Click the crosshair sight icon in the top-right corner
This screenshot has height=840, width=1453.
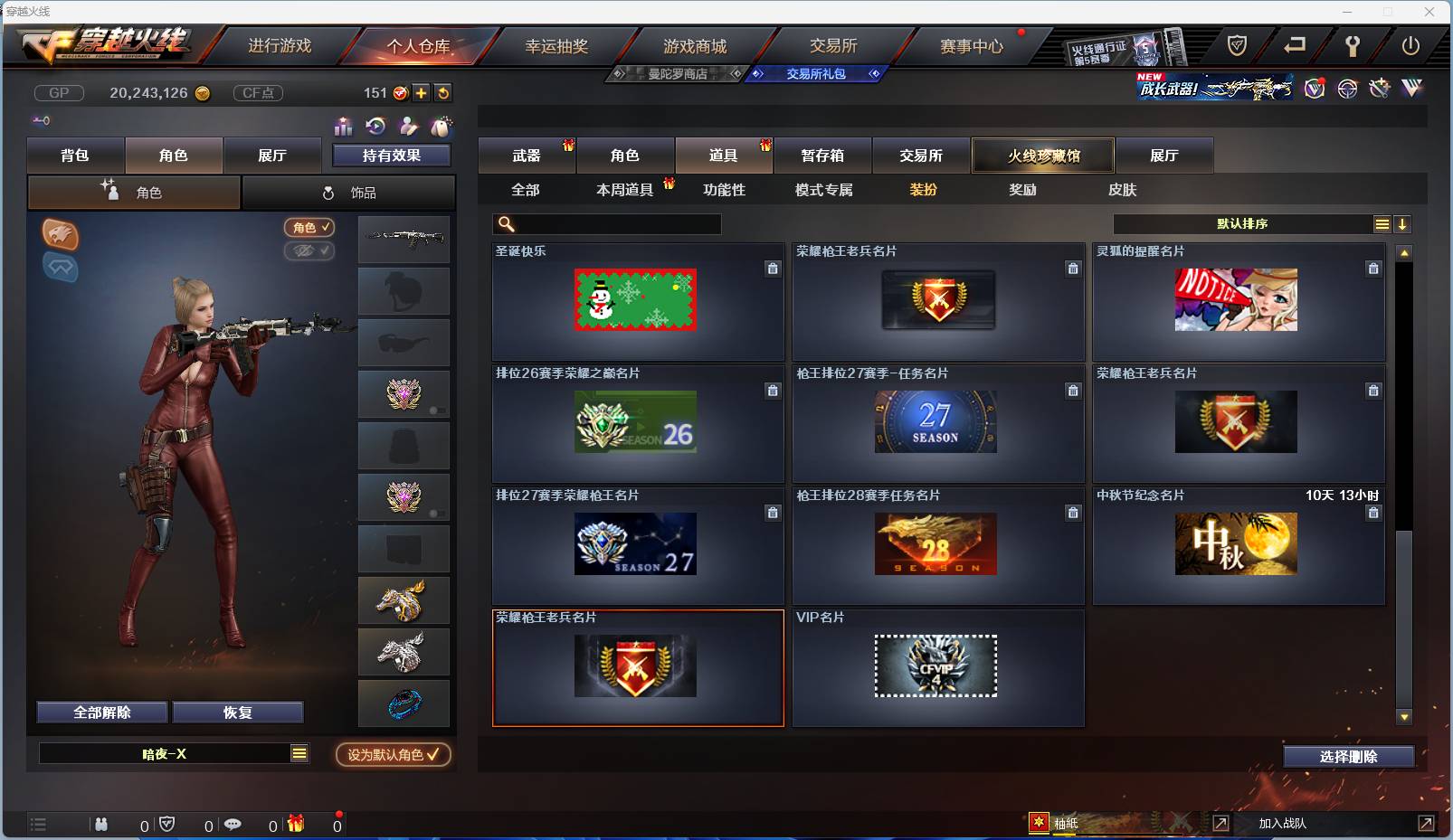tap(1347, 88)
